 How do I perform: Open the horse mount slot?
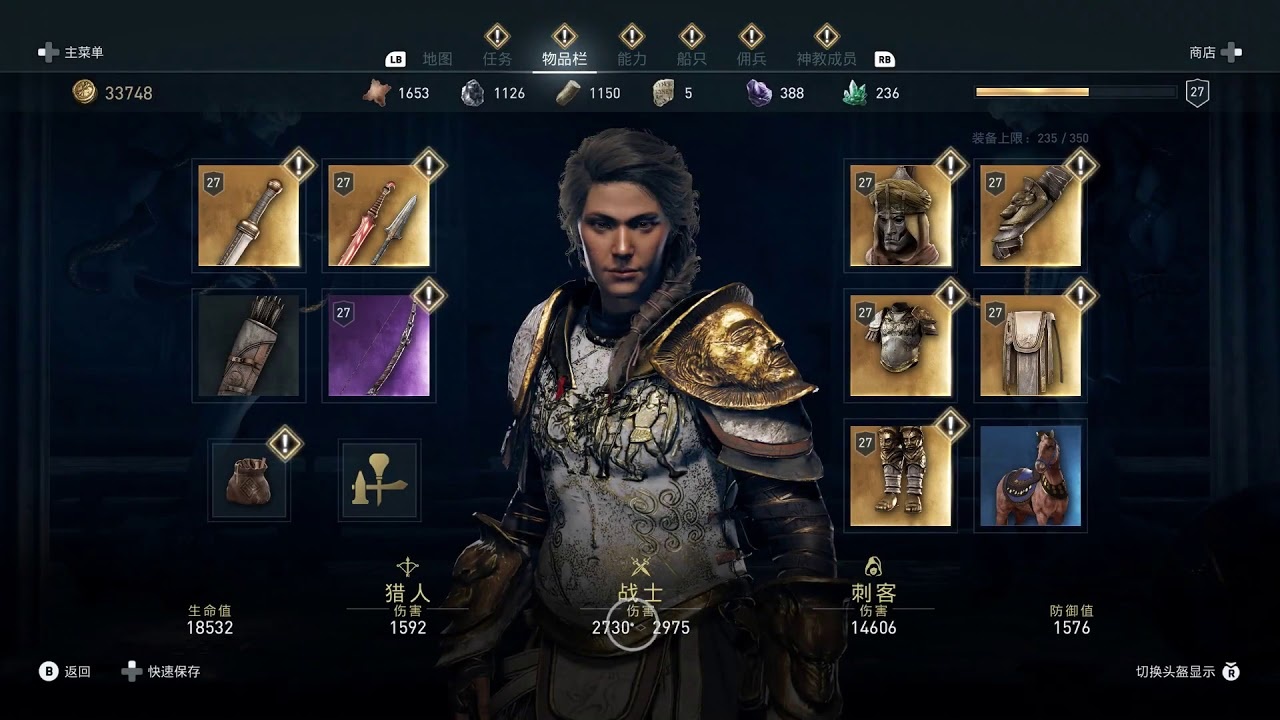point(1030,475)
